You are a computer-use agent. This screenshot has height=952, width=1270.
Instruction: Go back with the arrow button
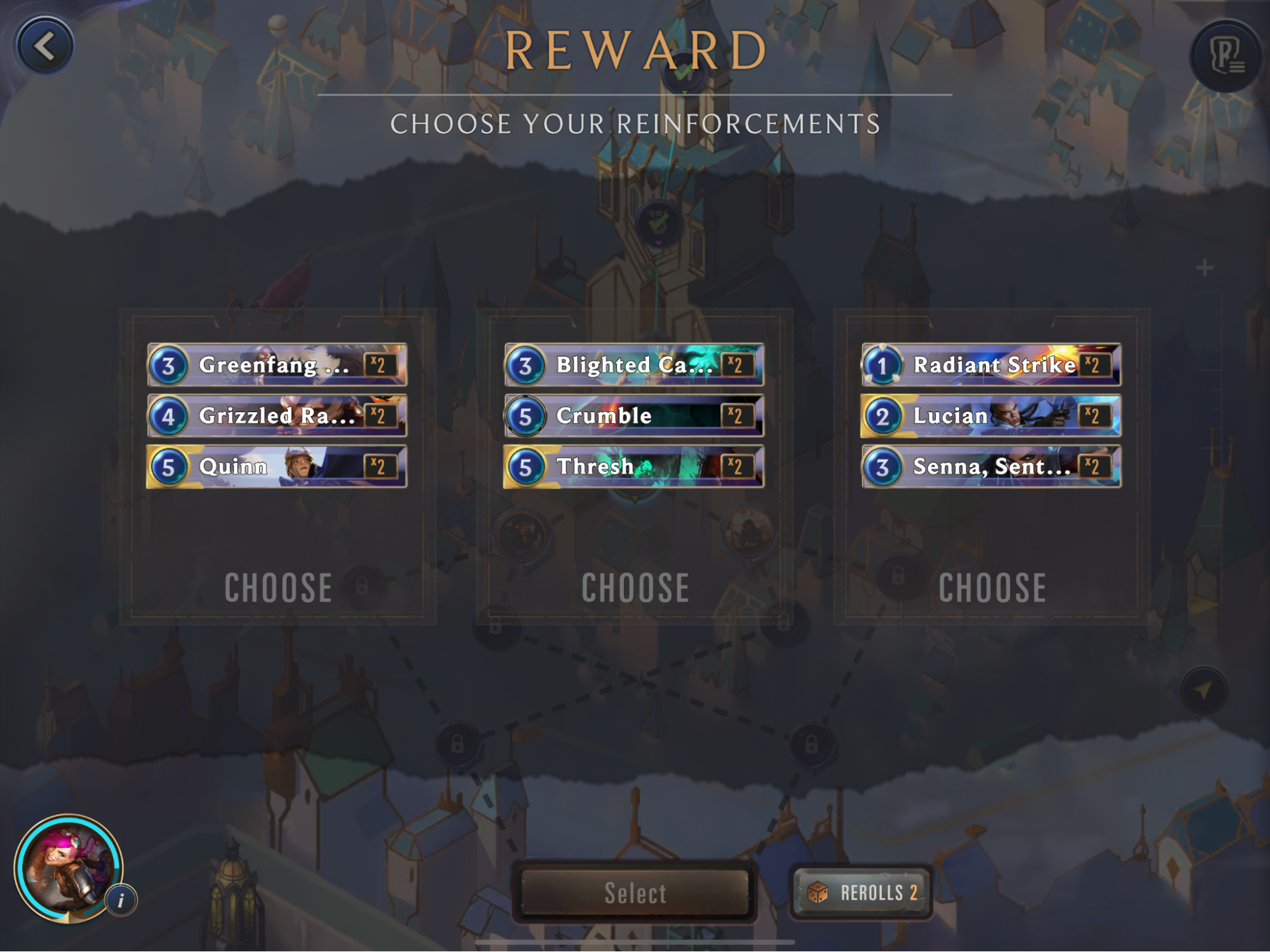(x=44, y=46)
